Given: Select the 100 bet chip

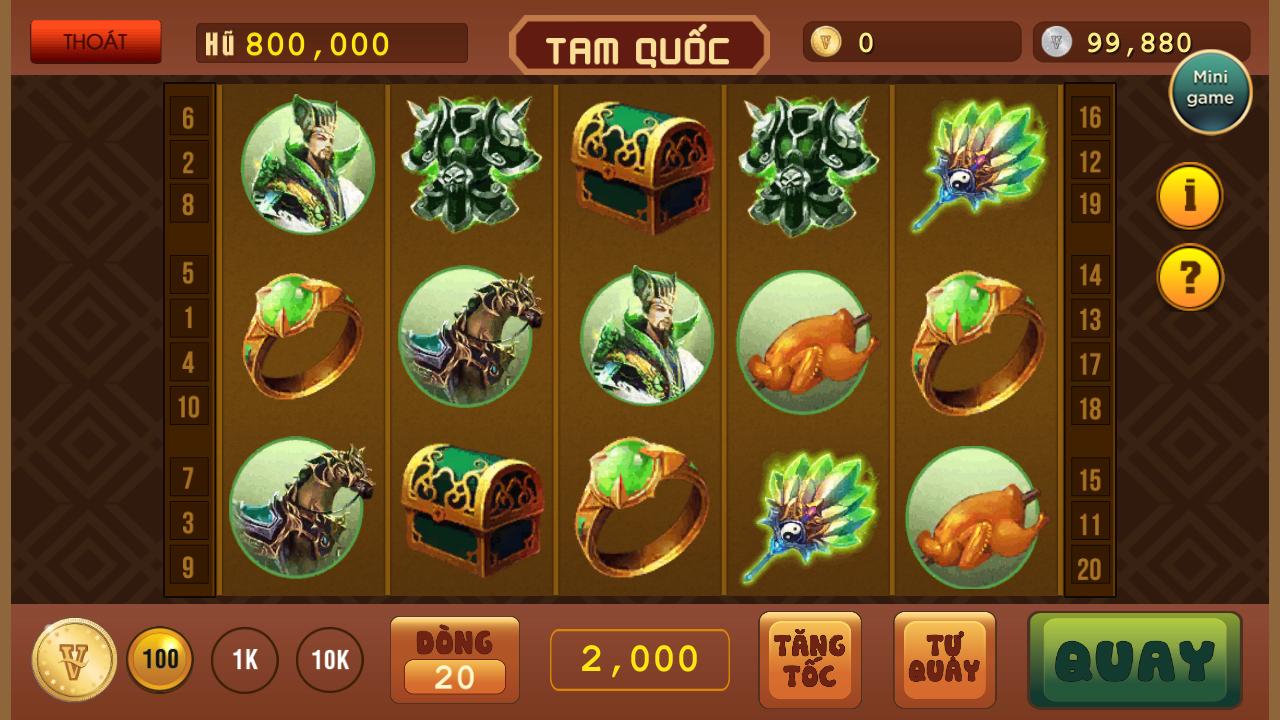Looking at the screenshot, I should point(160,659).
